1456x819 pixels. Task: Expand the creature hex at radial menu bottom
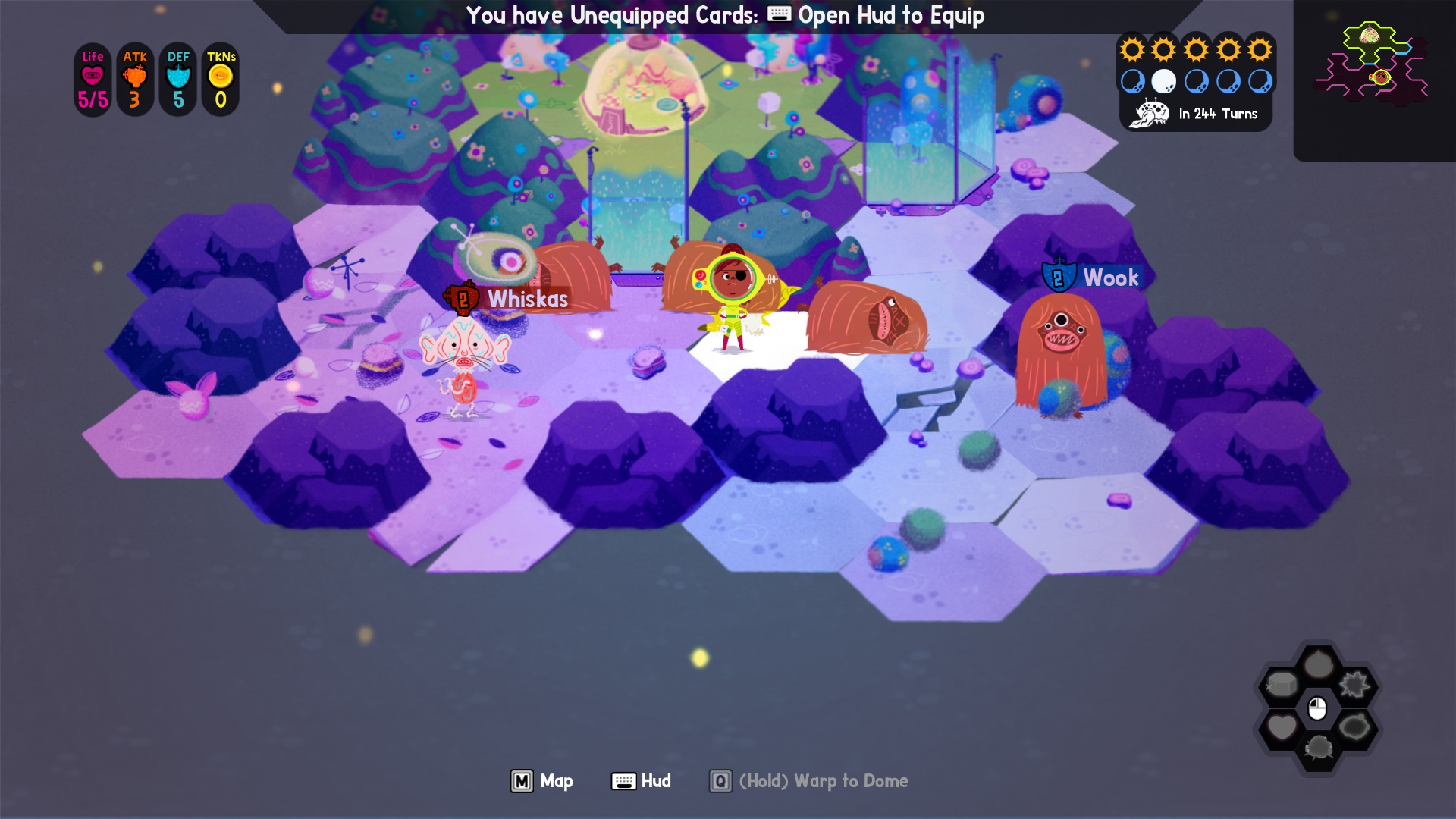1319,748
